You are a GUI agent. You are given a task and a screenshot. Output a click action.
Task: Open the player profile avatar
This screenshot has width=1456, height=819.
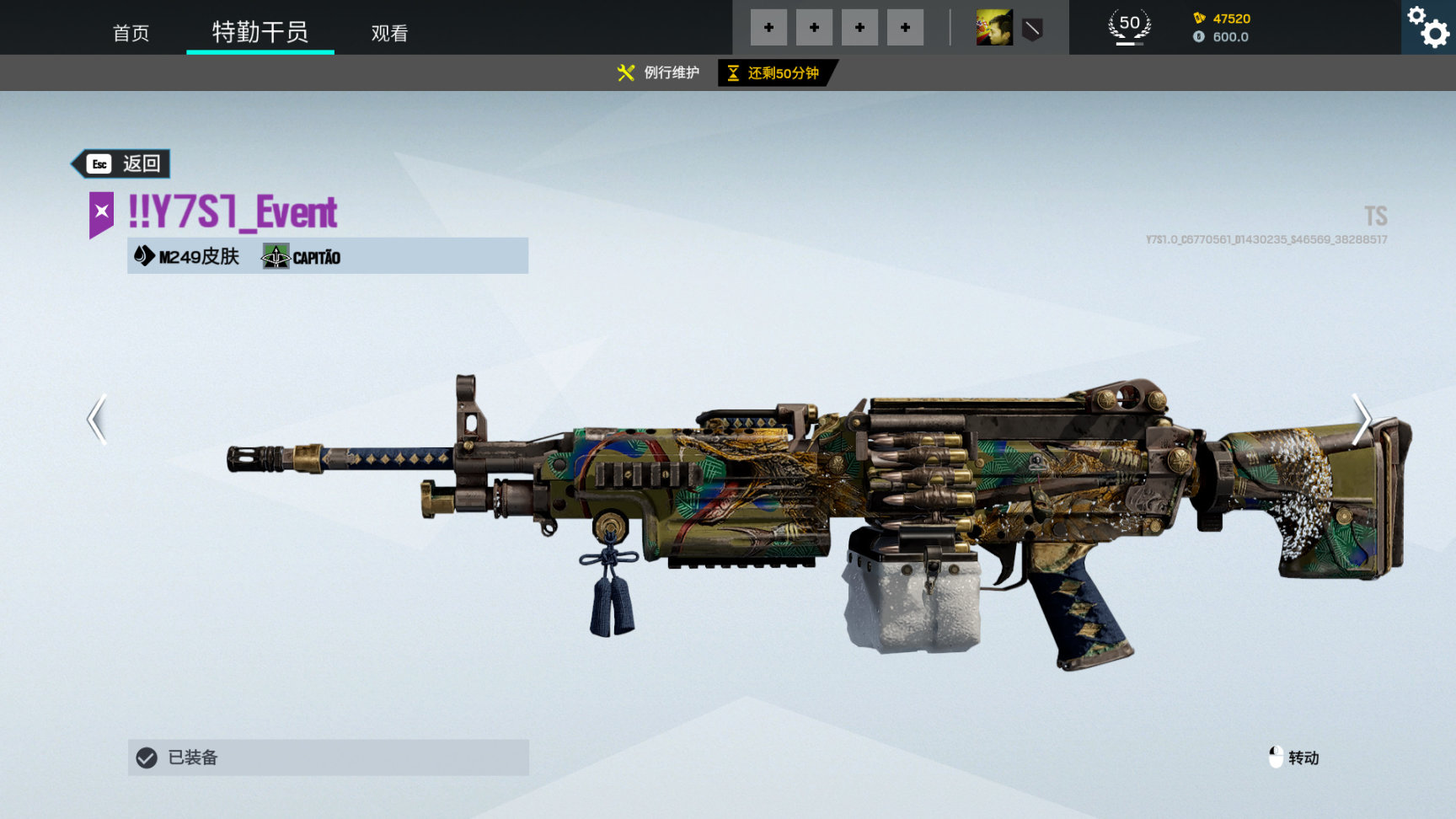[x=994, y=28]
